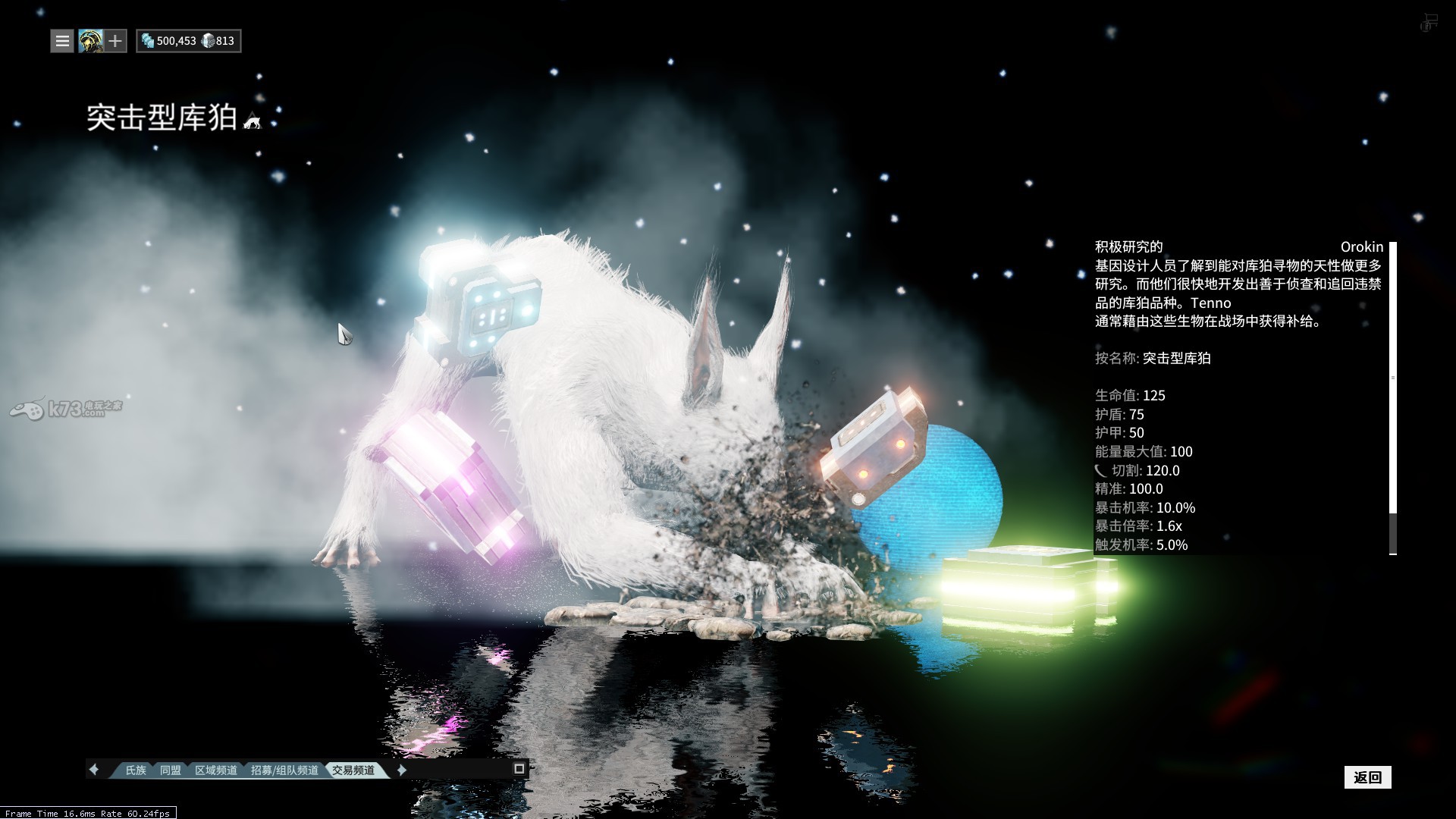
Task: Toggle chat window size with the square icon
Action: (x=520, y=769)
